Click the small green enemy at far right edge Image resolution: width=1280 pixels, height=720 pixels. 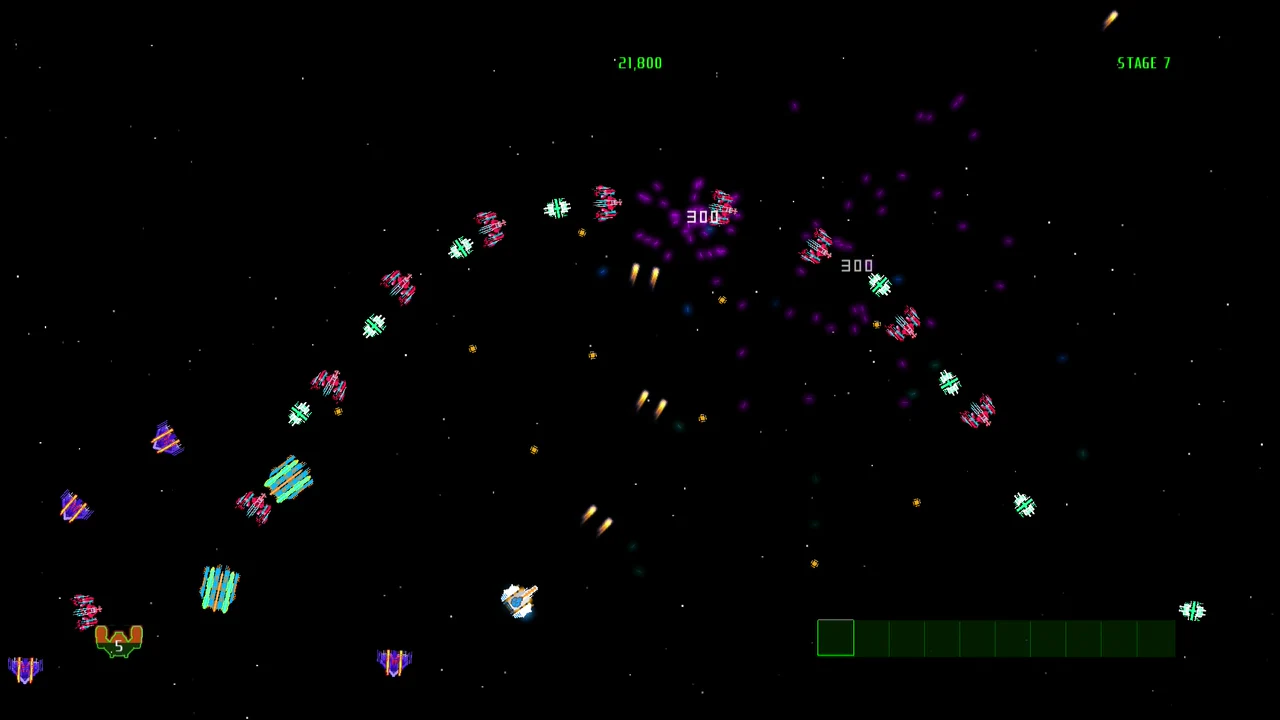coord(1193,610)
